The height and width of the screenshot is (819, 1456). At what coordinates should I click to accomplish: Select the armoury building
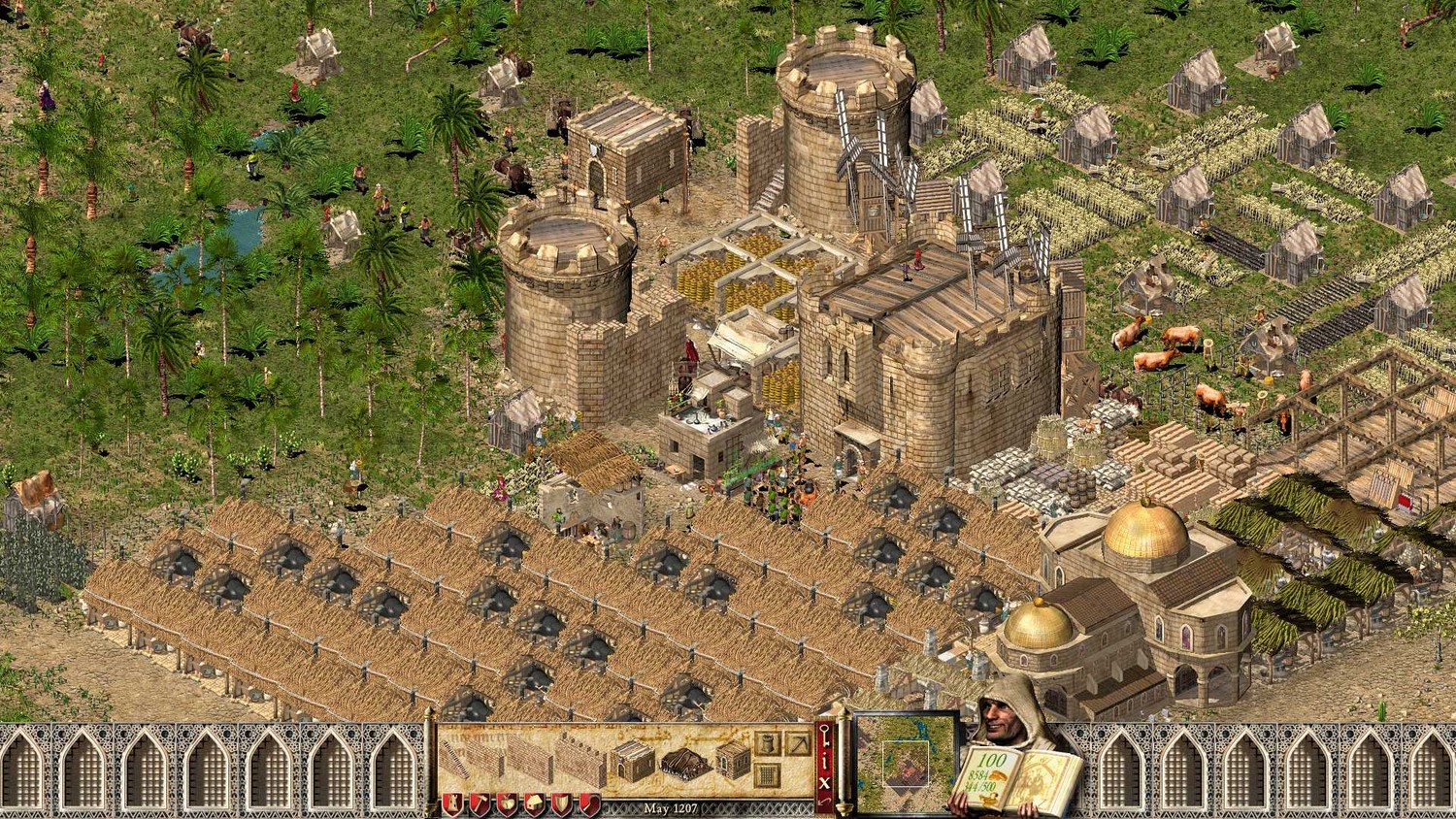tap(734, 760)
